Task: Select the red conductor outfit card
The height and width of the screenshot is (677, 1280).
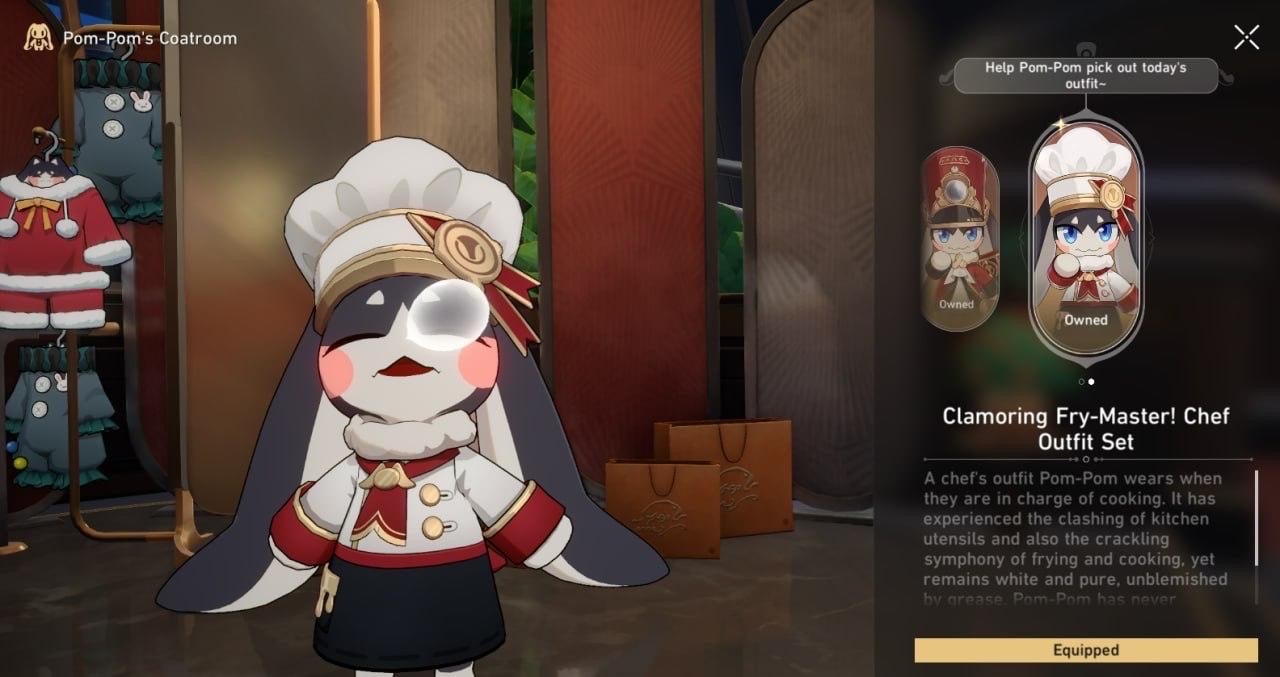Action: click(959, 240)
